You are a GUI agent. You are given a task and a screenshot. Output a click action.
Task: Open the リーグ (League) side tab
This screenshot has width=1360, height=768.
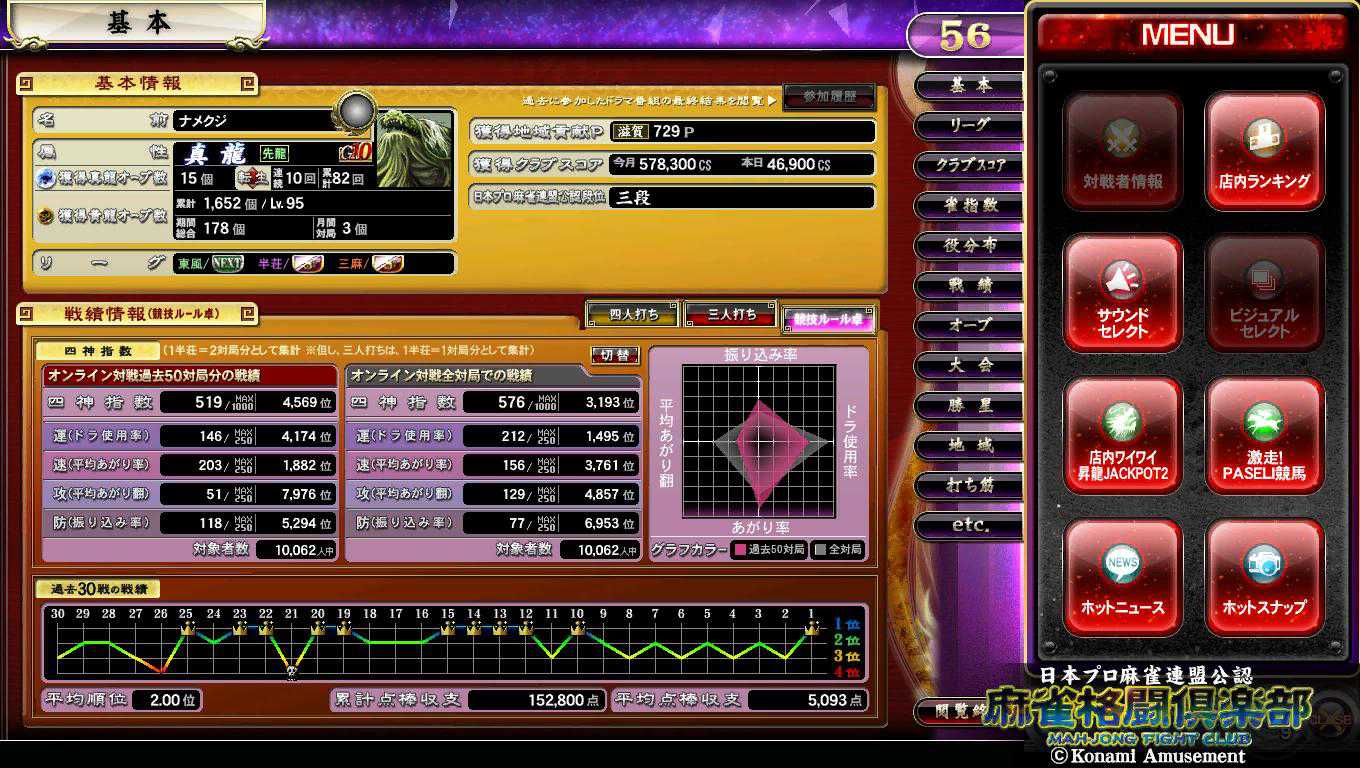click(x=968, y=125)
